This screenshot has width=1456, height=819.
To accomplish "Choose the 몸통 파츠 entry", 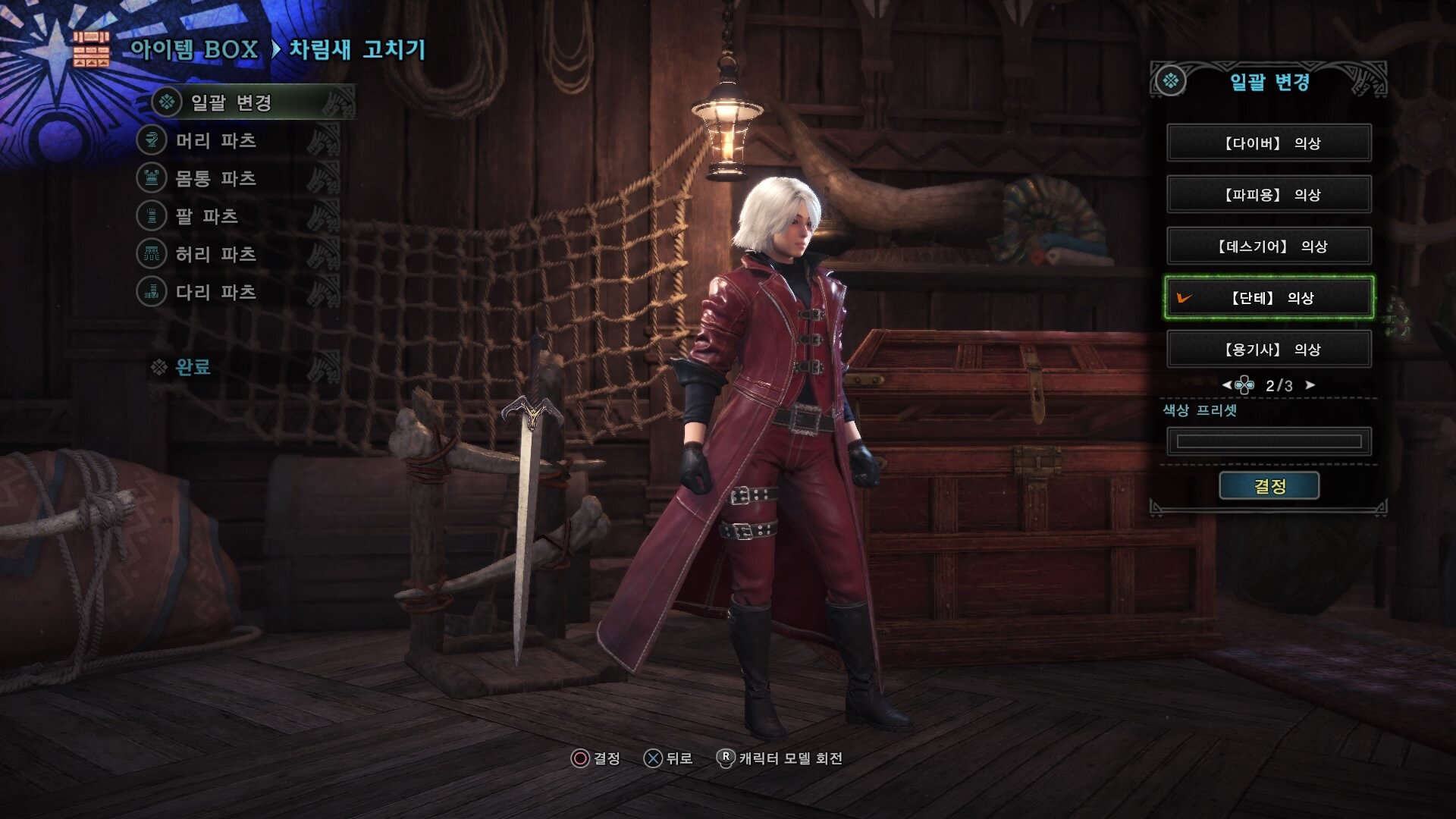I will [216, 178].
